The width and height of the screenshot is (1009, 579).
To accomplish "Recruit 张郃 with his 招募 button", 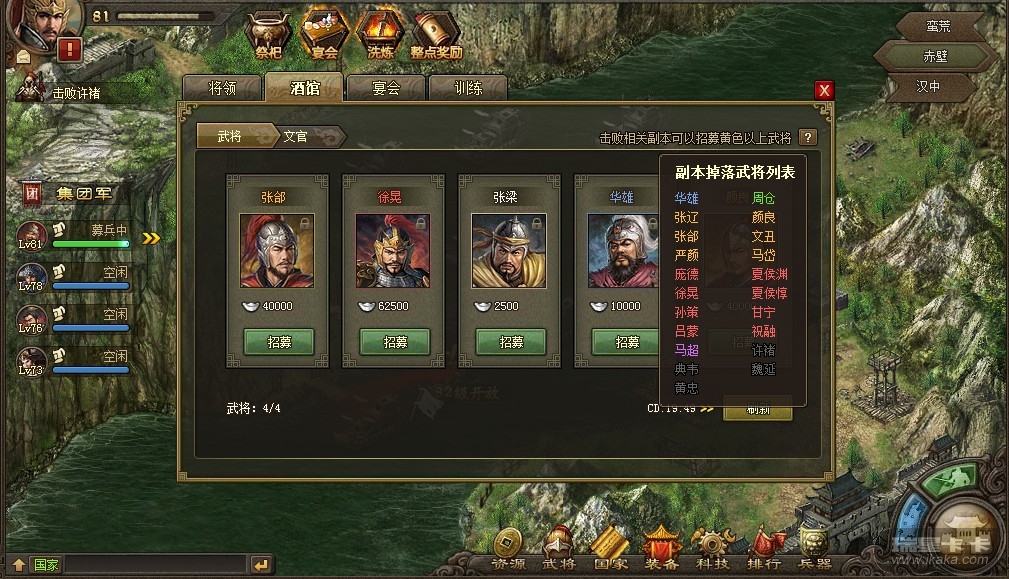I will (x=278, y=342).
